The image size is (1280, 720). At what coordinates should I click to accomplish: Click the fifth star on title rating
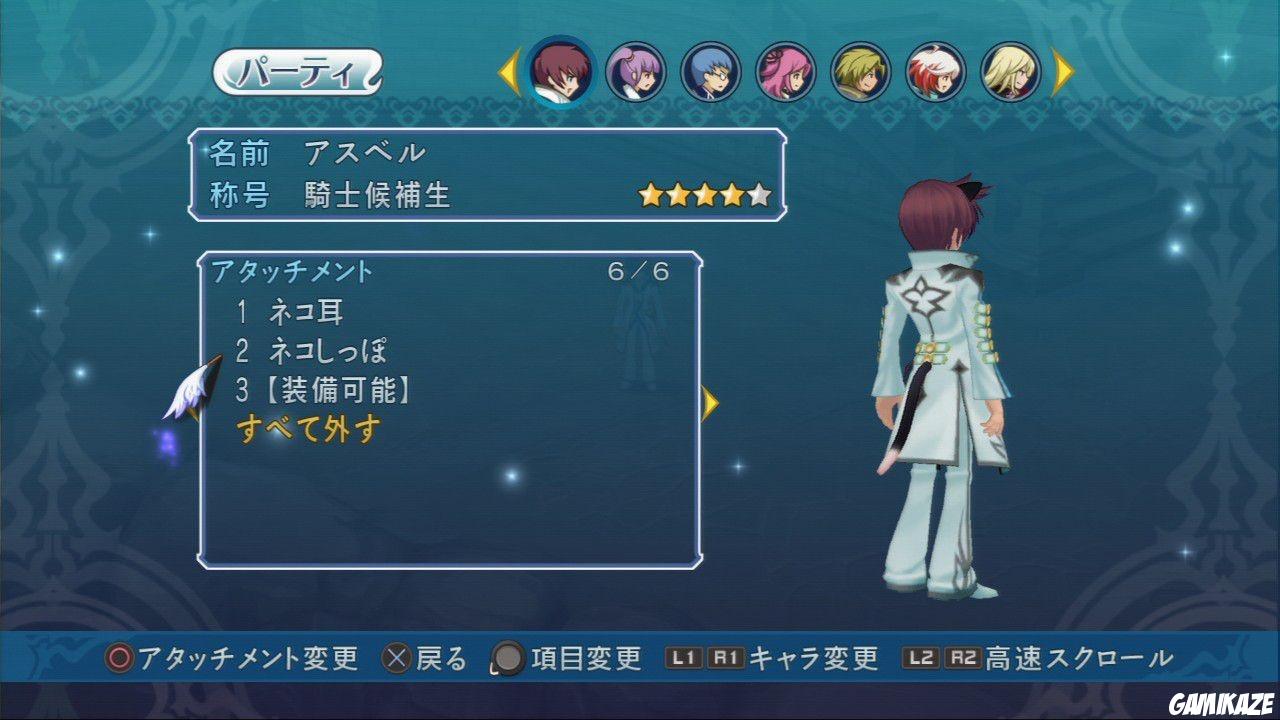coord(759,194)
